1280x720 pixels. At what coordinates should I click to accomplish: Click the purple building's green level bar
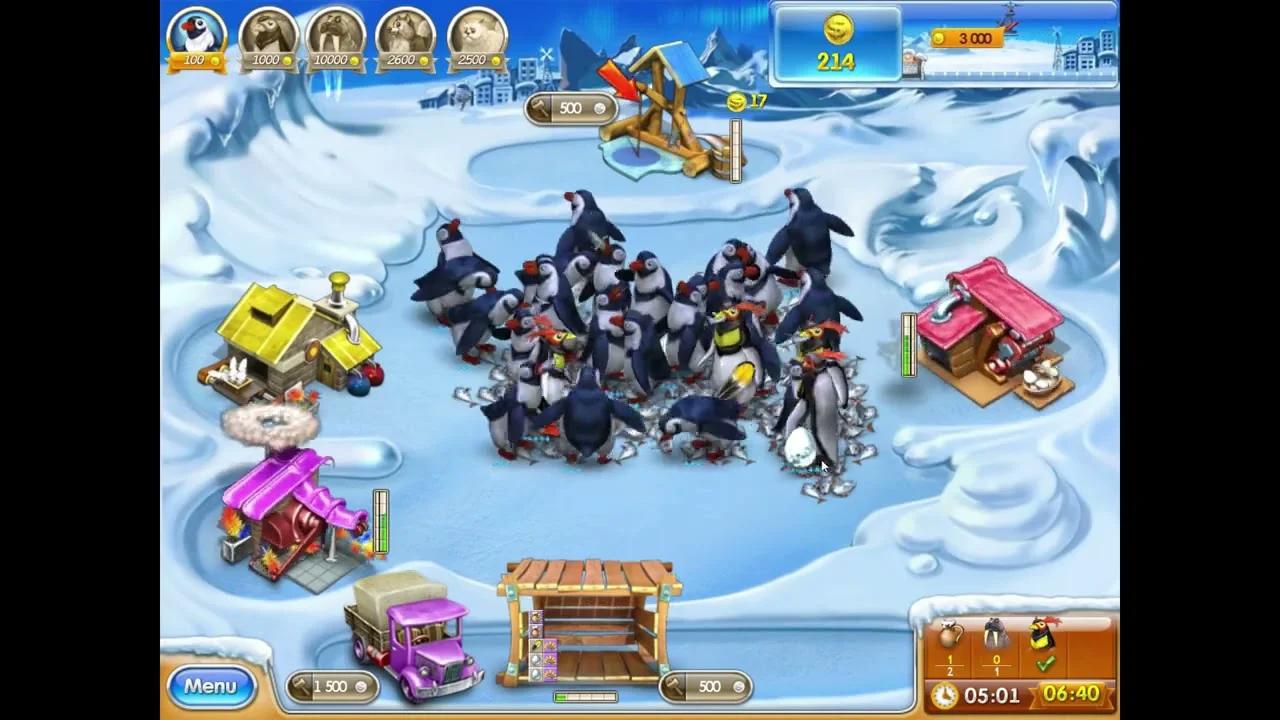coord(381,520)
